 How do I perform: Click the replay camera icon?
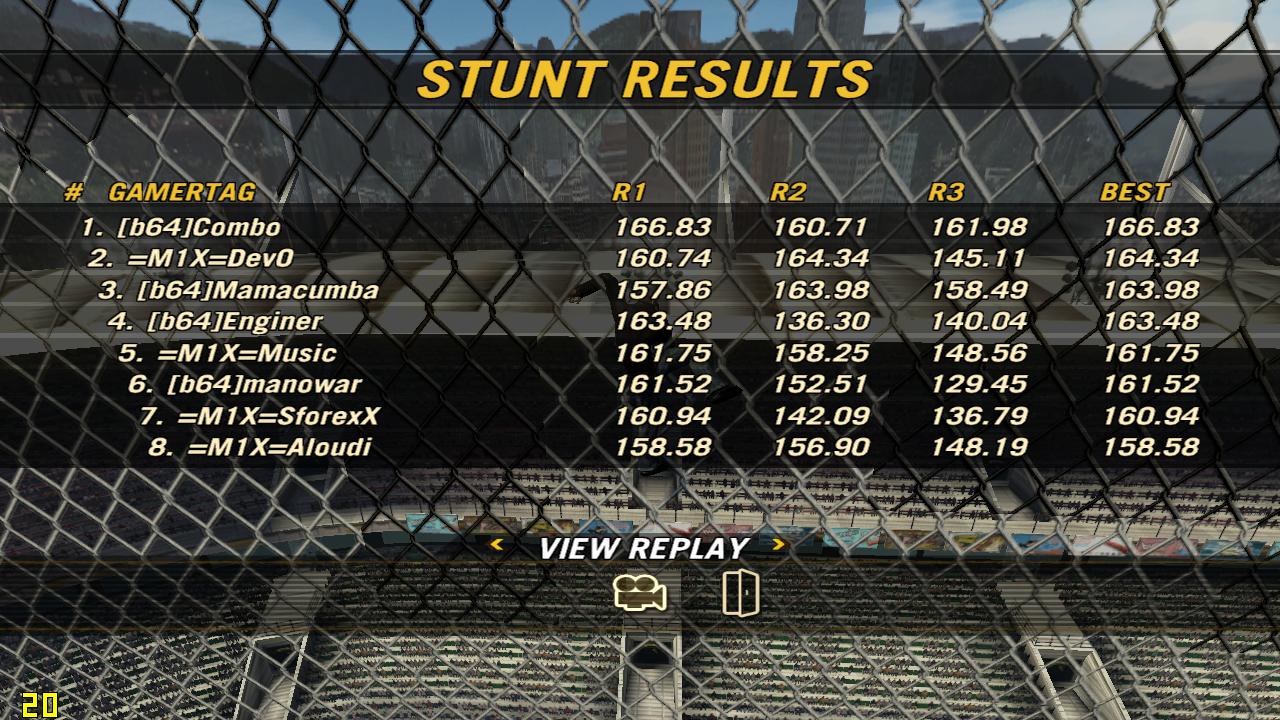(640, 594)
